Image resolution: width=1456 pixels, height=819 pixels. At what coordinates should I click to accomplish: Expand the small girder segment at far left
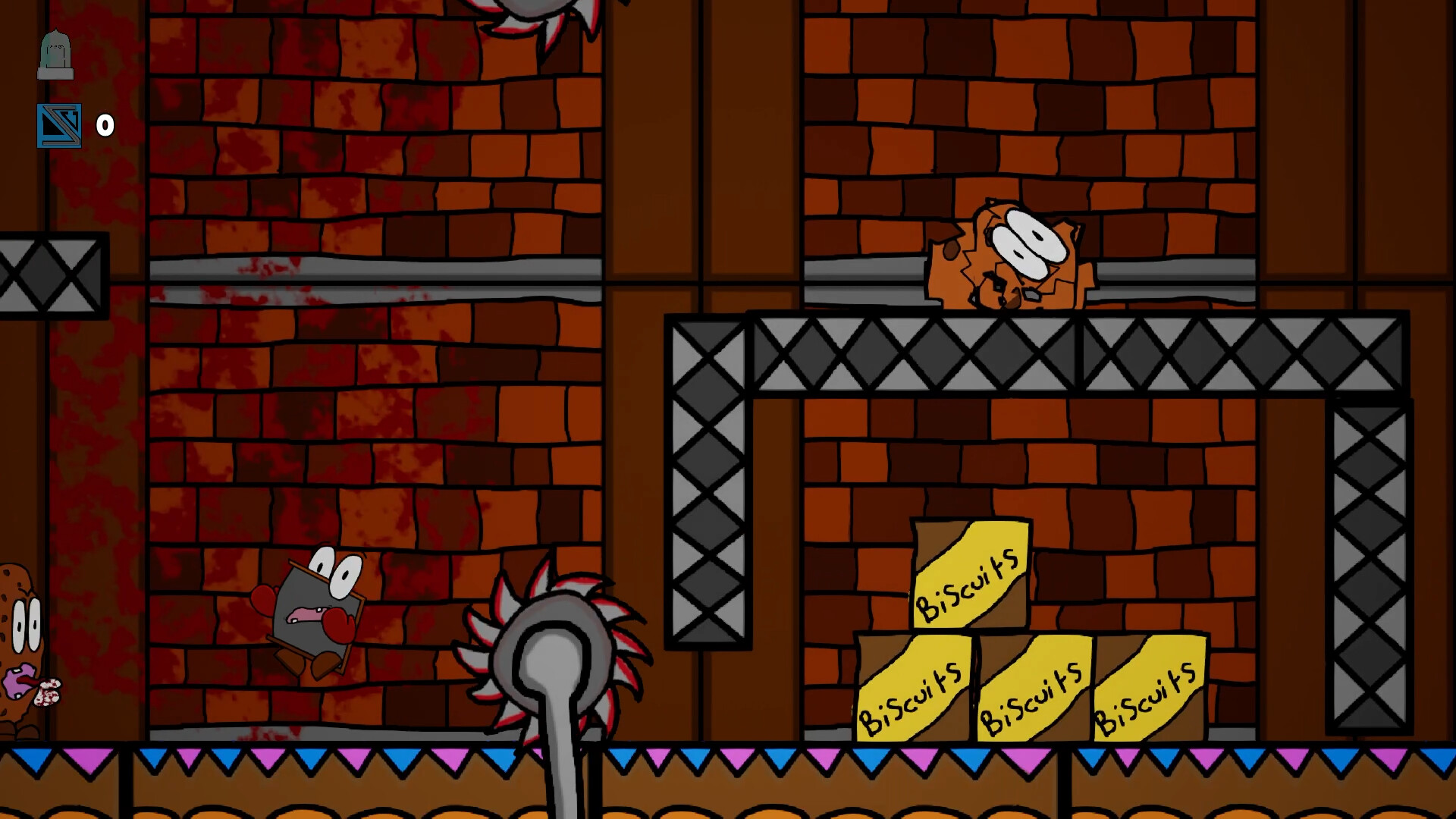(49, 277)
